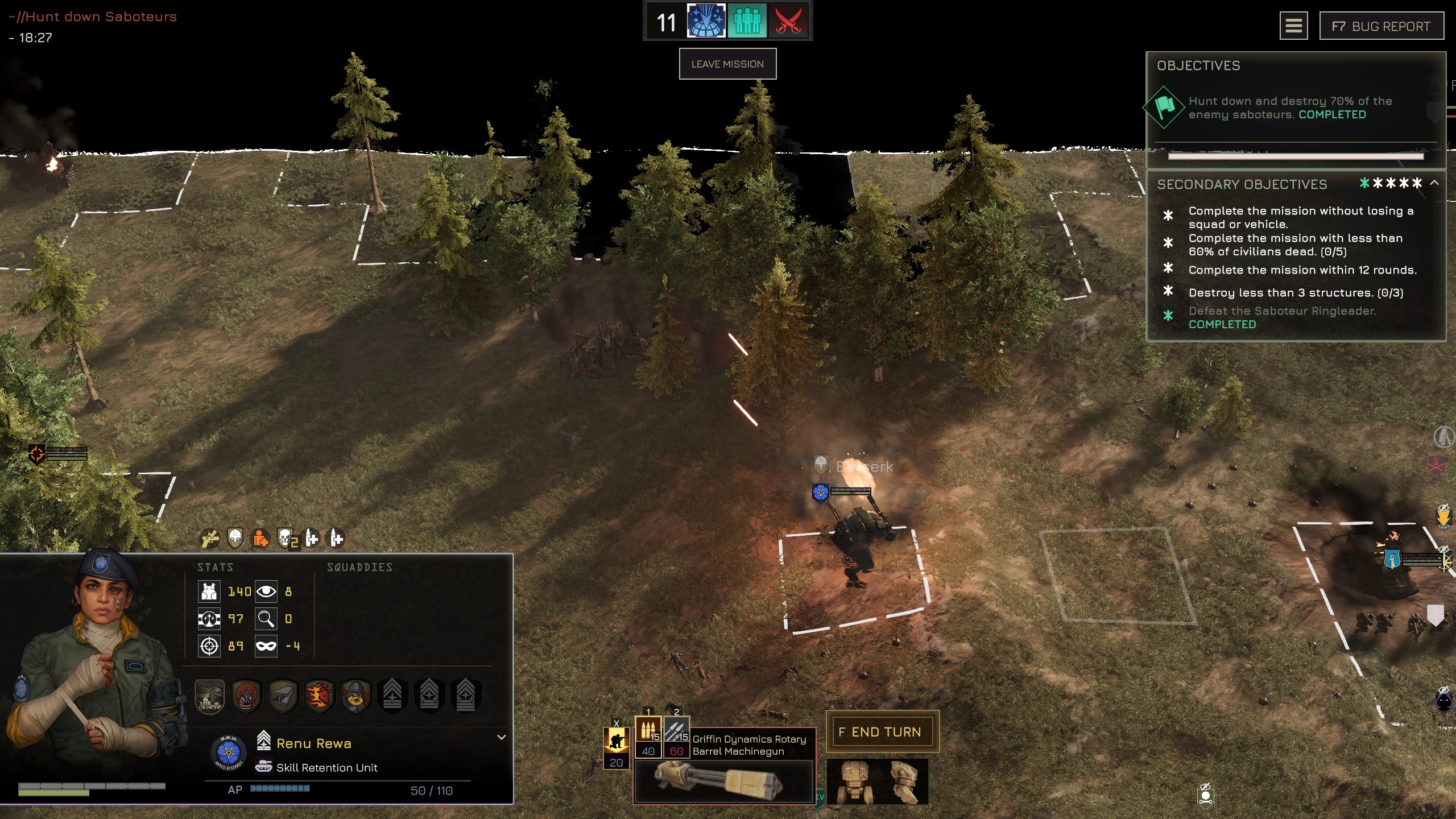This screenshot has height=819, width=1456.
Task: Switch to the Squaddies tab in the unit panel
Action: [x=360, y=566]
